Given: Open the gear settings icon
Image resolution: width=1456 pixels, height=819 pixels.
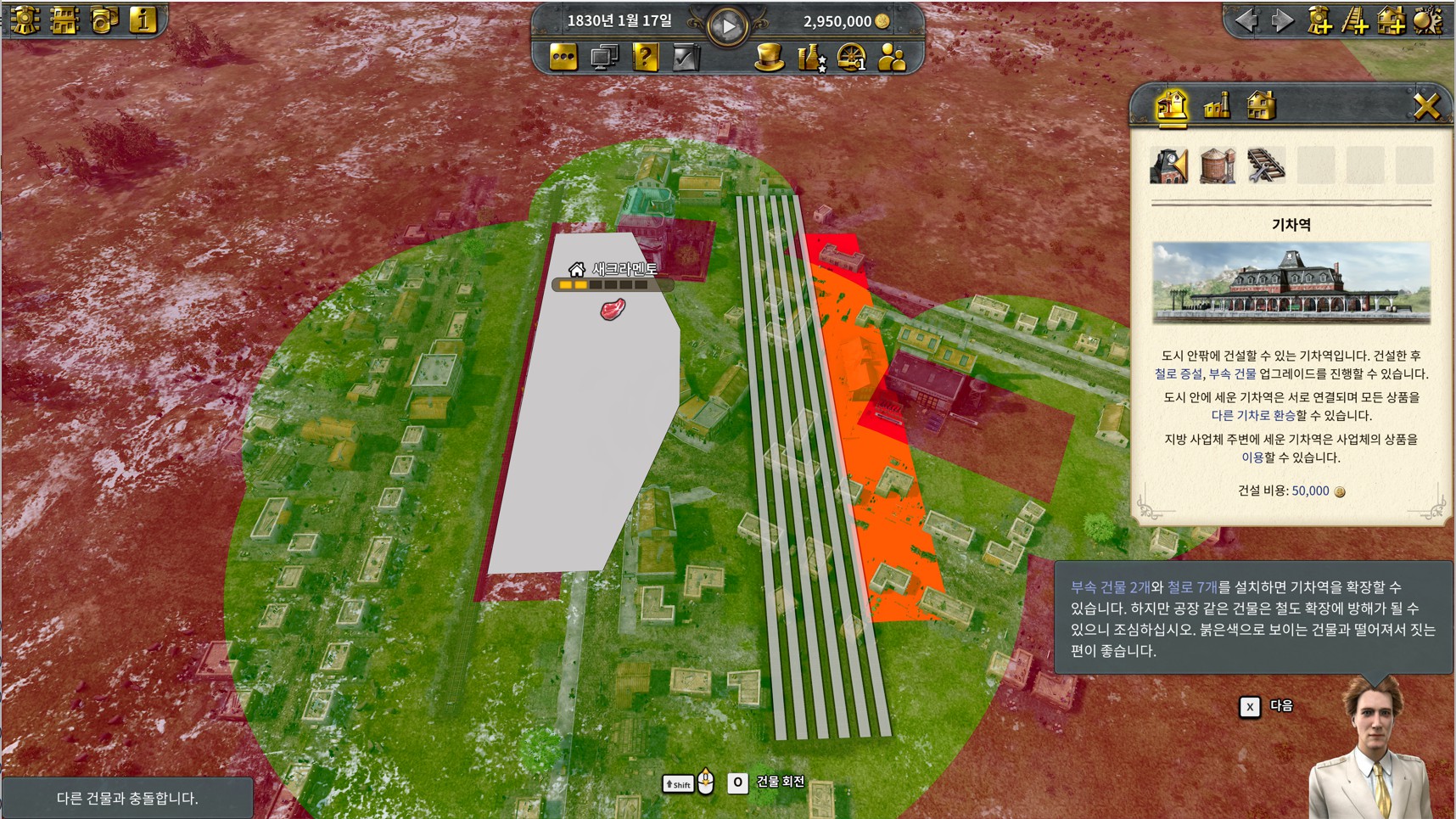Looking at the screenshot, I should click(25, 20).
